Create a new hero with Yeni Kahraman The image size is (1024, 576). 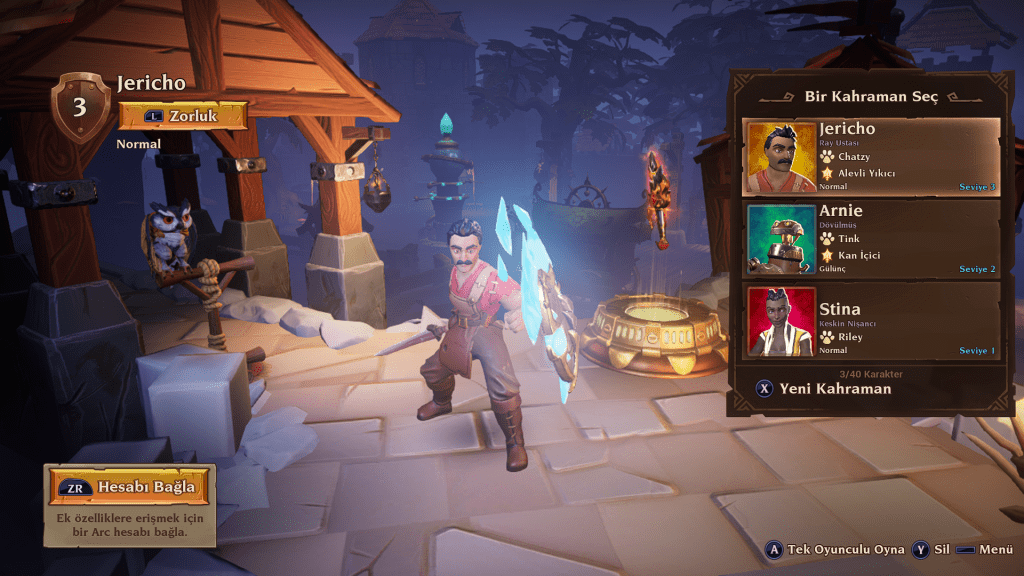click(824, 389)
